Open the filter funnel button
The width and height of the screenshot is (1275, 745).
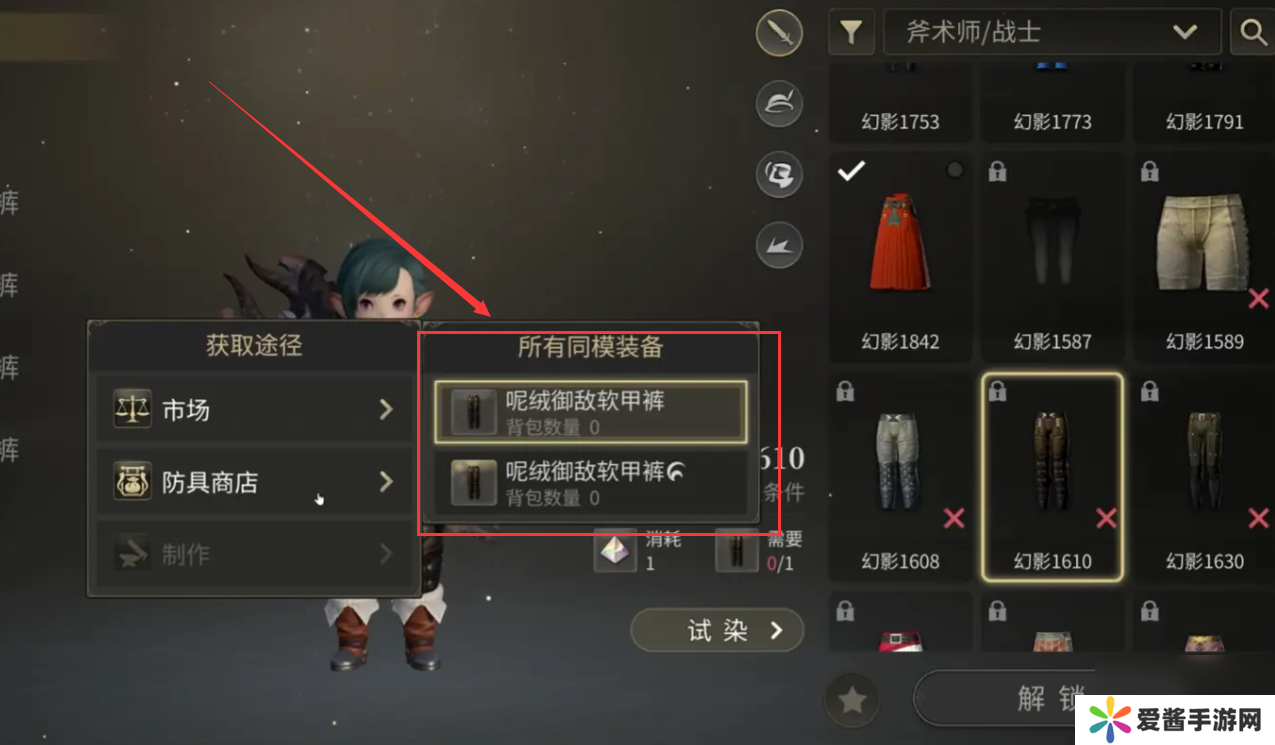coord(851,32)
